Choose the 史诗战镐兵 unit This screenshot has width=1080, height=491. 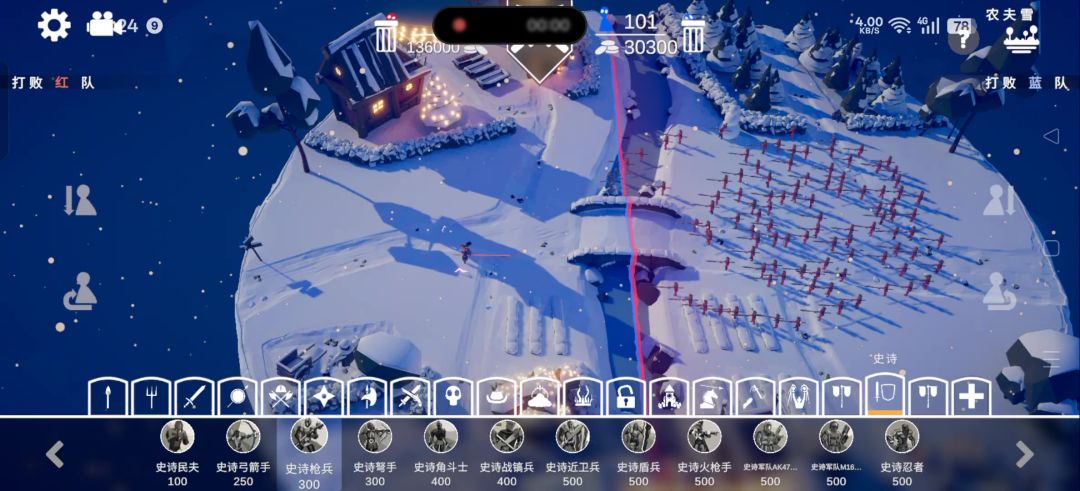tap(506, 438)
